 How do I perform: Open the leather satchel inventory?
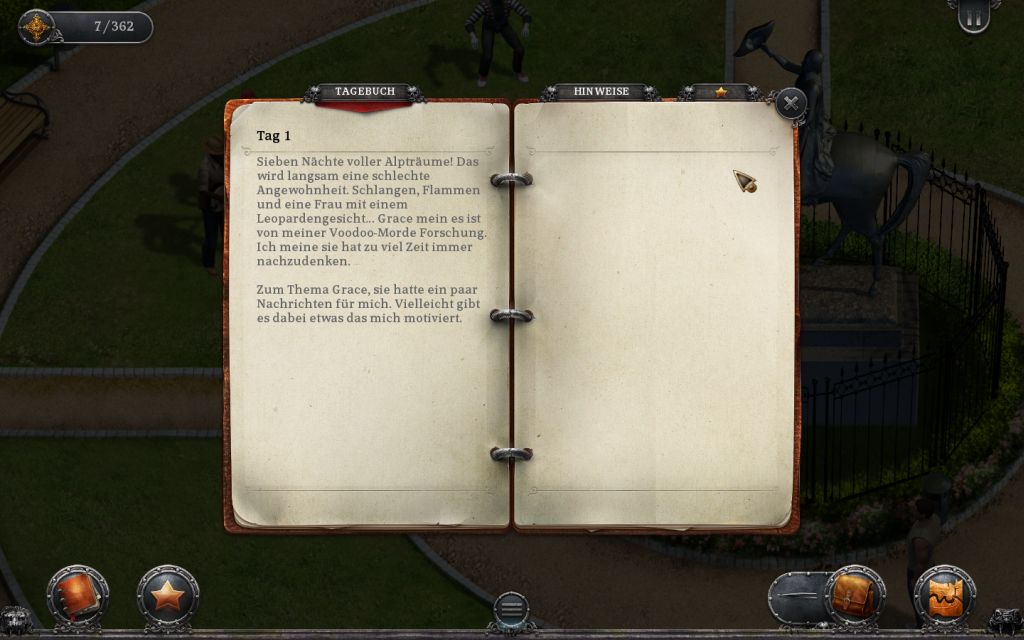pos(855,596)
